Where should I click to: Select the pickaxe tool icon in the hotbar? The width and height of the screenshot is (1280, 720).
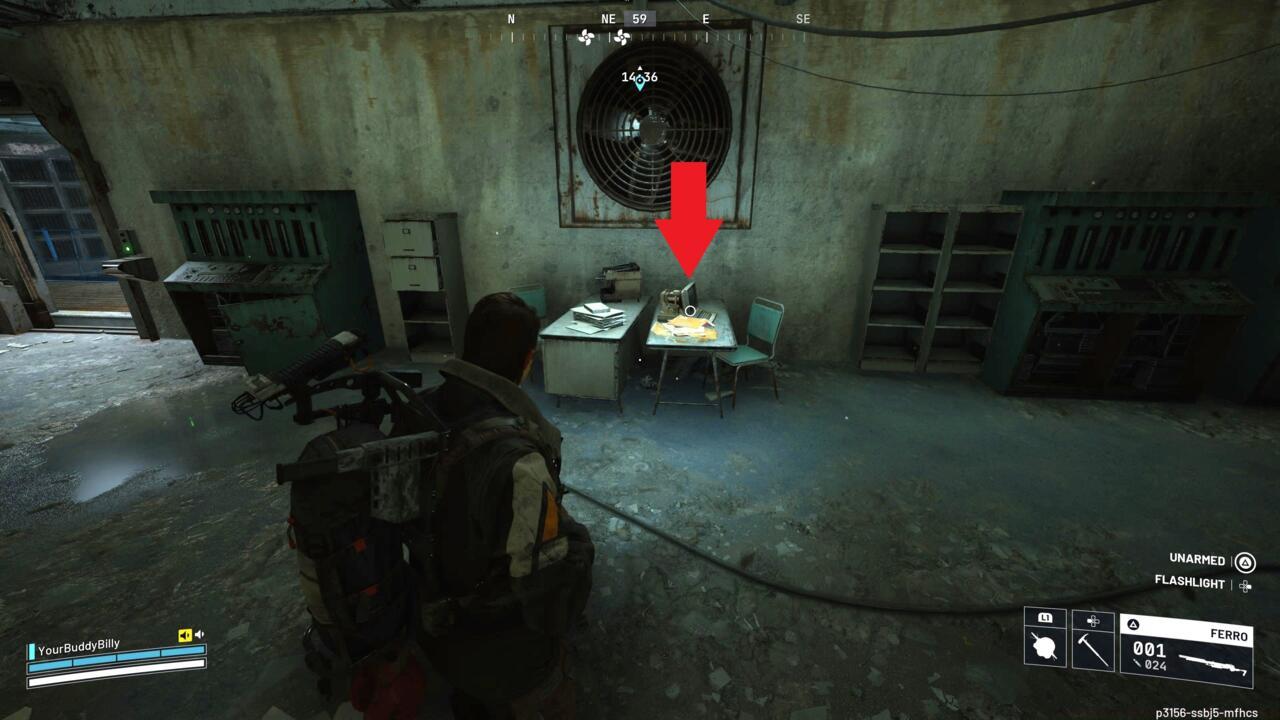click(1092, 651)
